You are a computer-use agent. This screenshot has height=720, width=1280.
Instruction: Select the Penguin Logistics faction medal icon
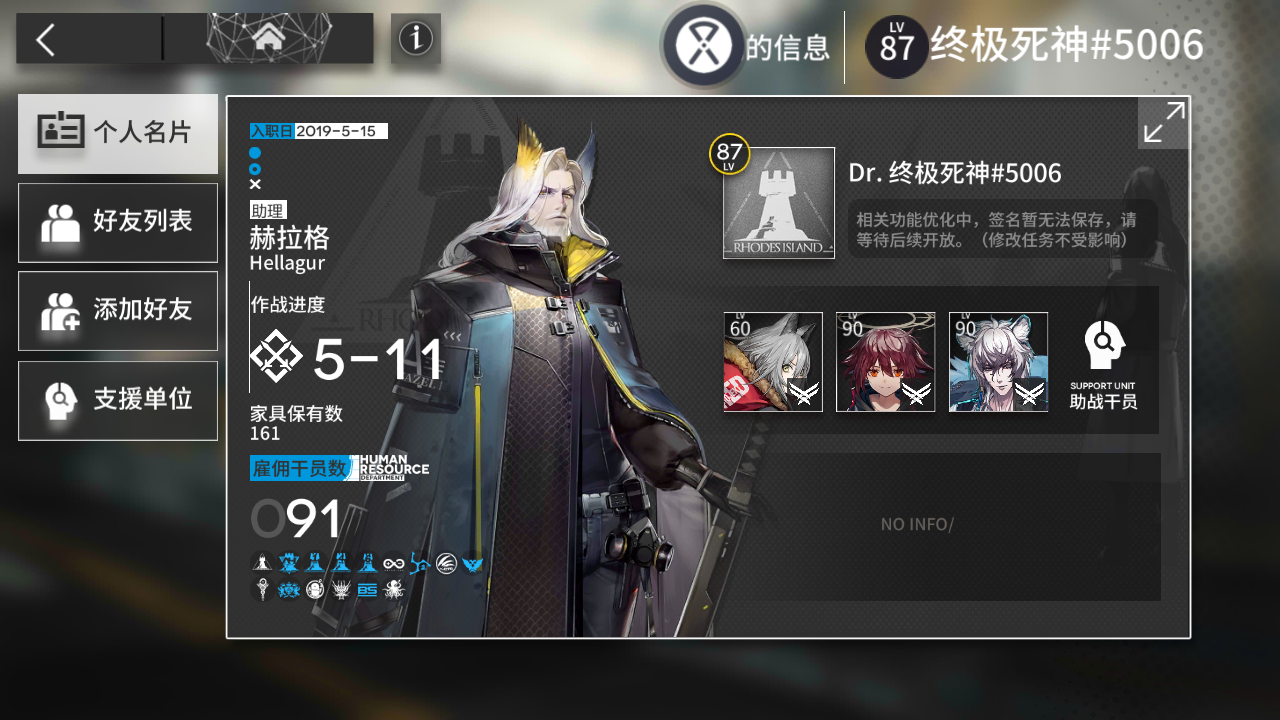(x=444, y=563)
